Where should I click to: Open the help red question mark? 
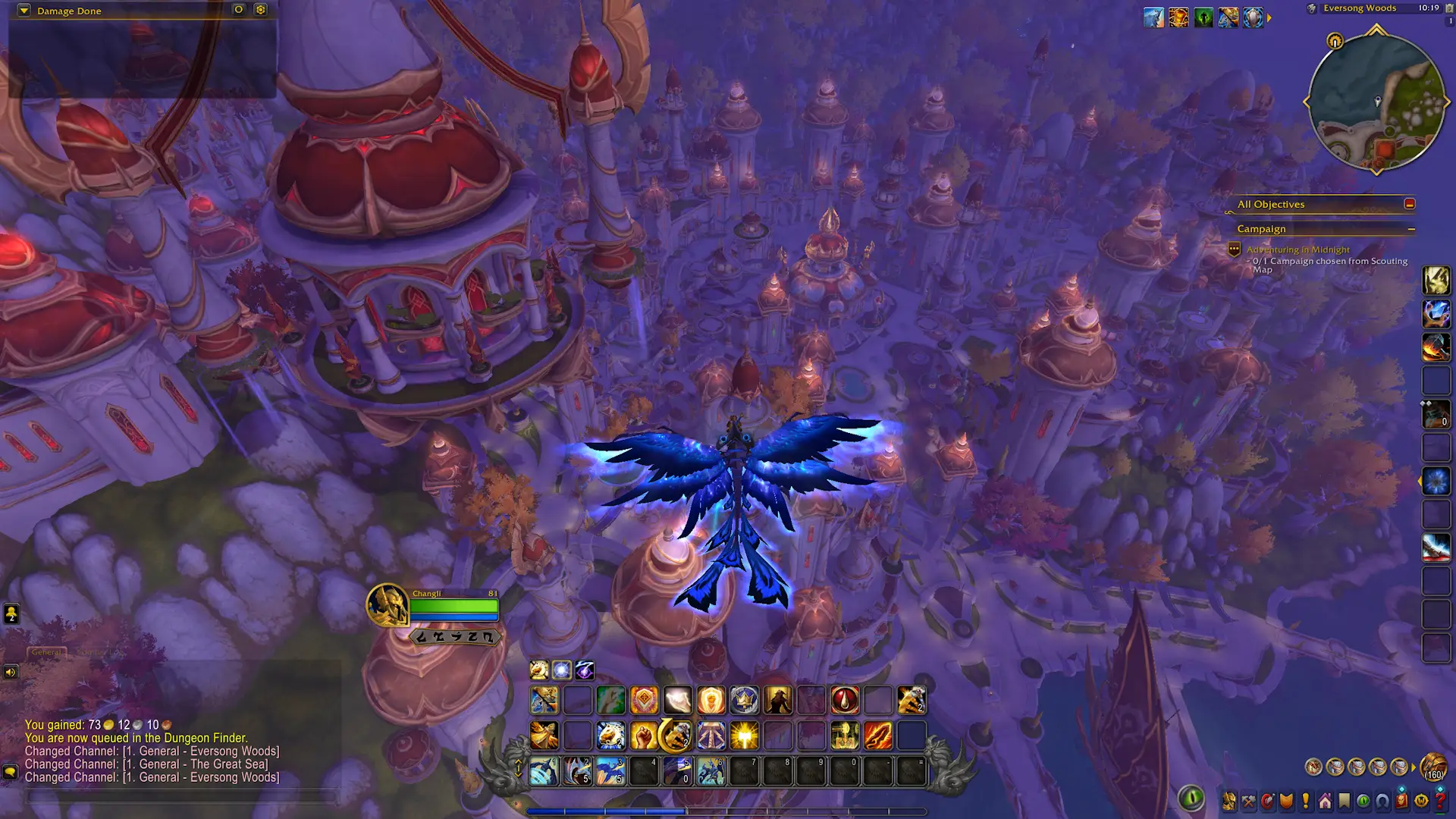(x=1440, y=801)
